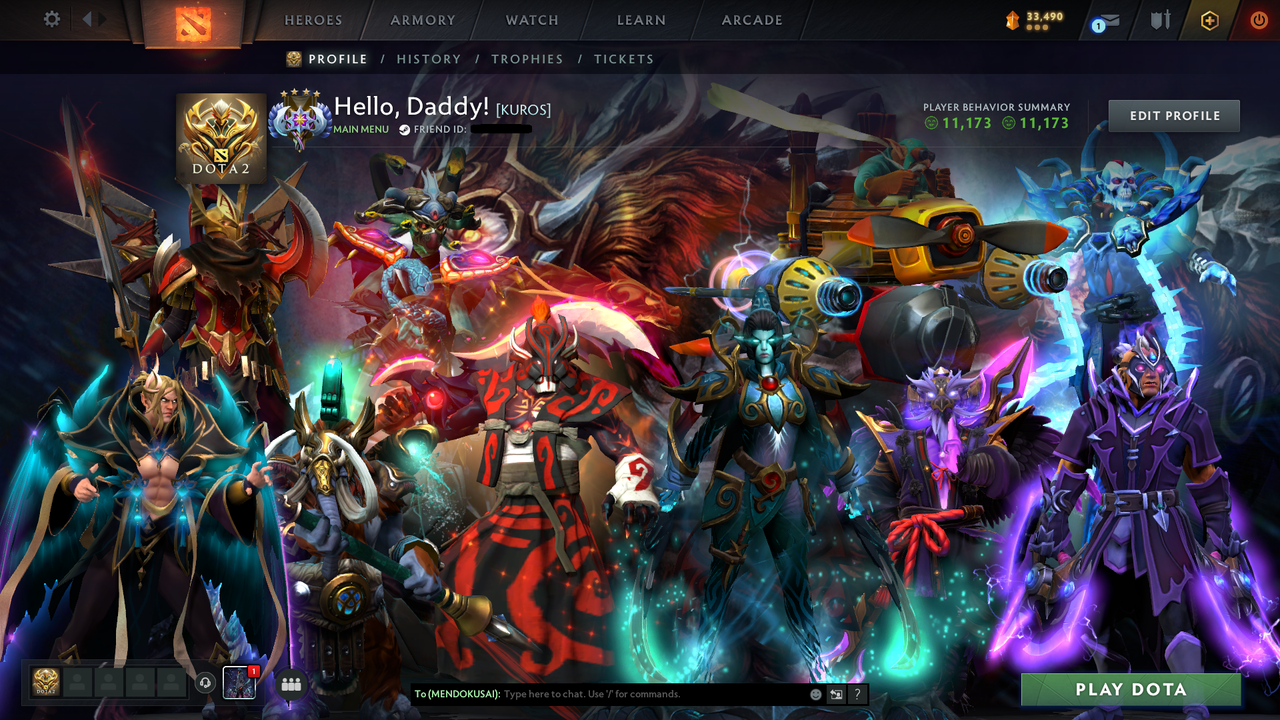Viewport: 1280px width, 720px height.
Task: Open the notification thumbnail with red badge
Action: pos(239,684)
